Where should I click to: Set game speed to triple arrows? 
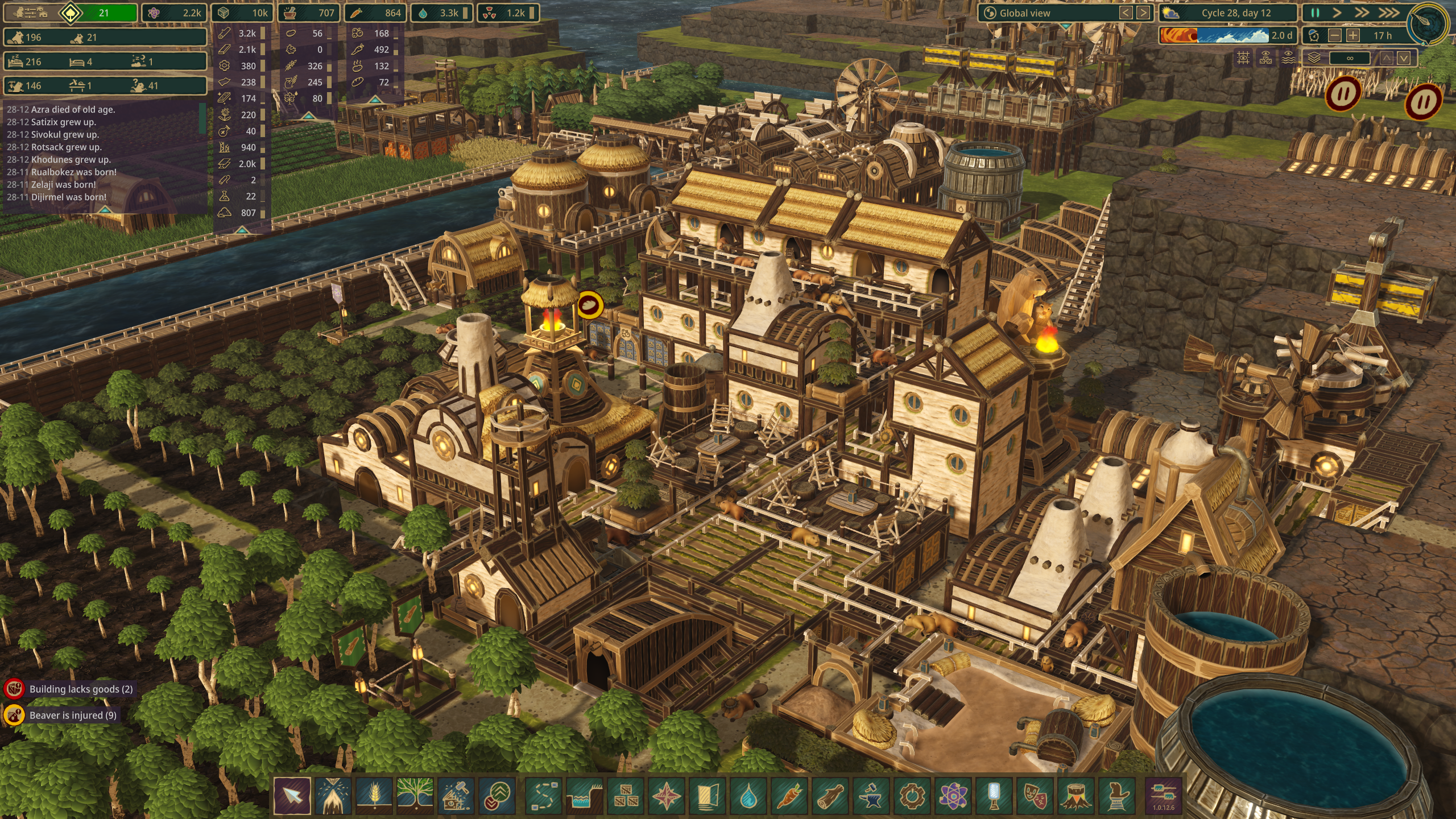coord(1388,13)
